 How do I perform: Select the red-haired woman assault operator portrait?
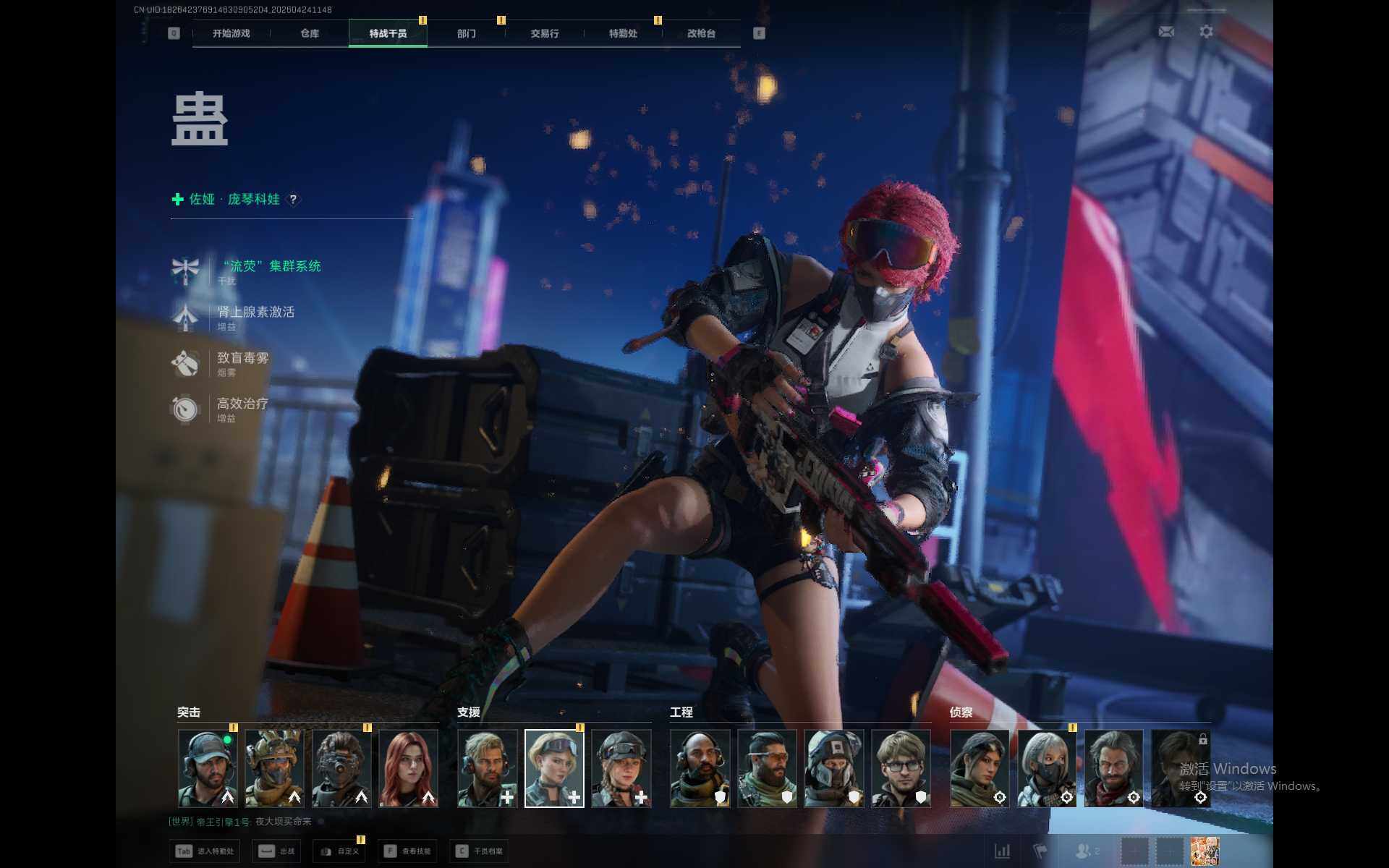coord(408,768)
